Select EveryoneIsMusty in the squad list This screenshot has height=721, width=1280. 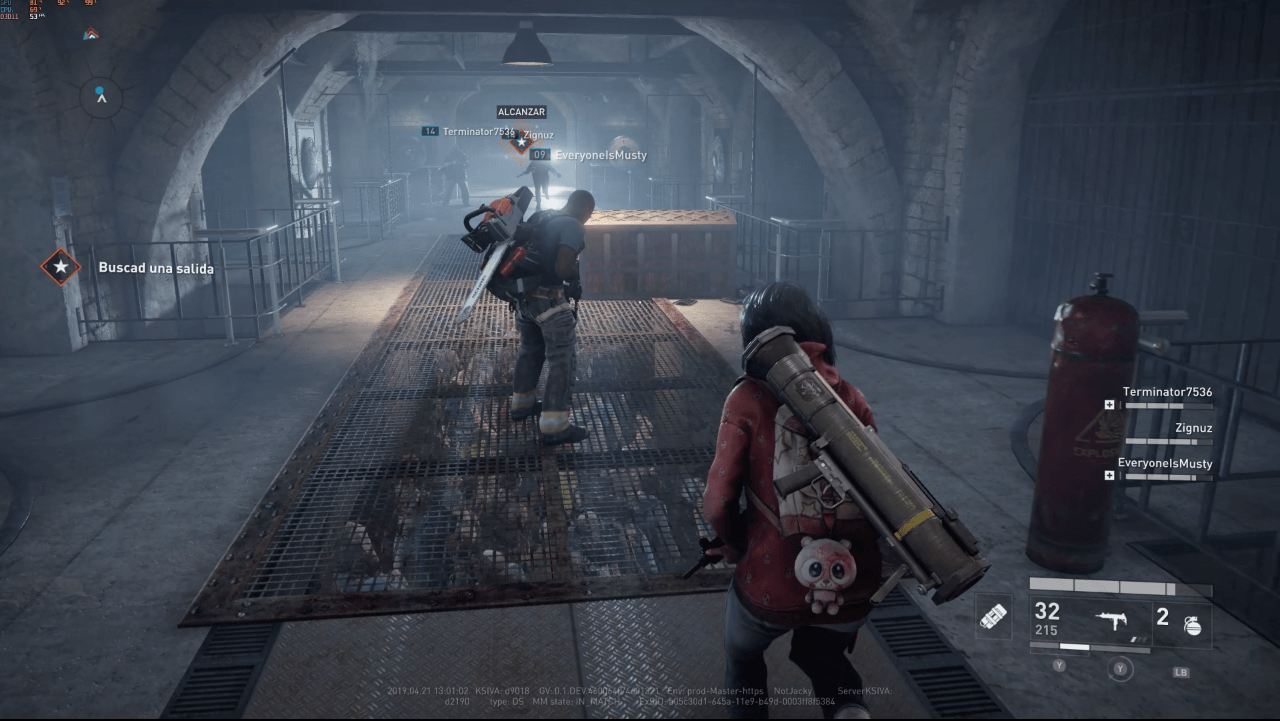(x=1165, y=464)
